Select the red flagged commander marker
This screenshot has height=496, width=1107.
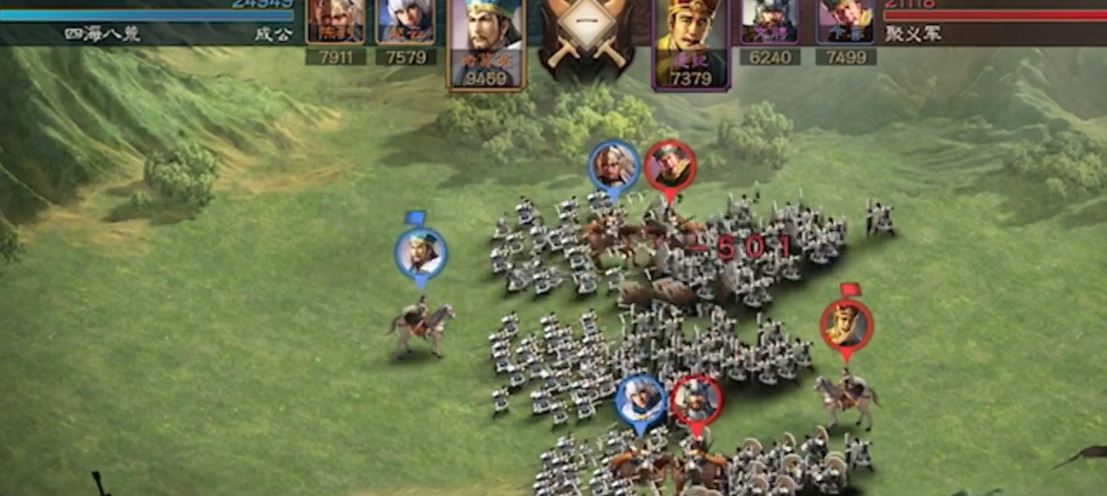tap(846, 326)
